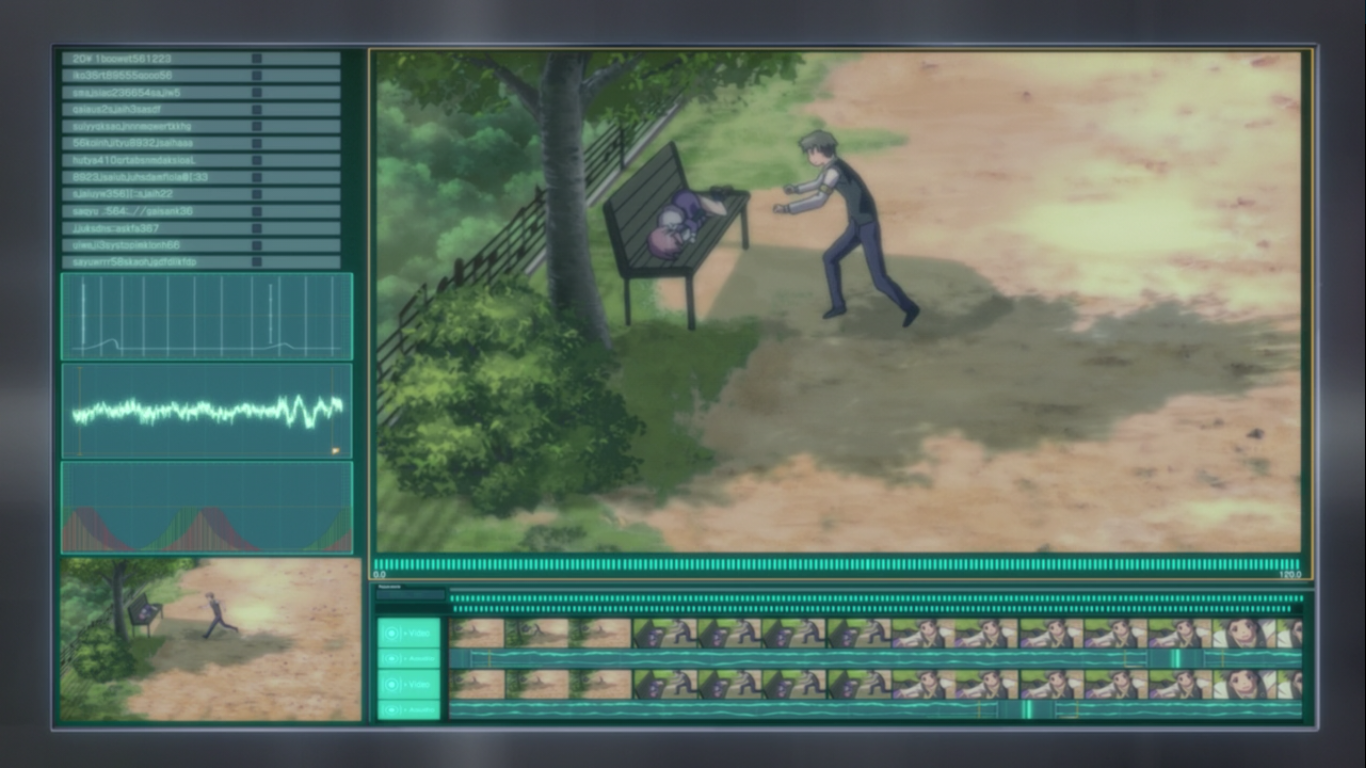Click the large main video preview
The width and height of the screenshot is (1366, 768).
(838, 300)
